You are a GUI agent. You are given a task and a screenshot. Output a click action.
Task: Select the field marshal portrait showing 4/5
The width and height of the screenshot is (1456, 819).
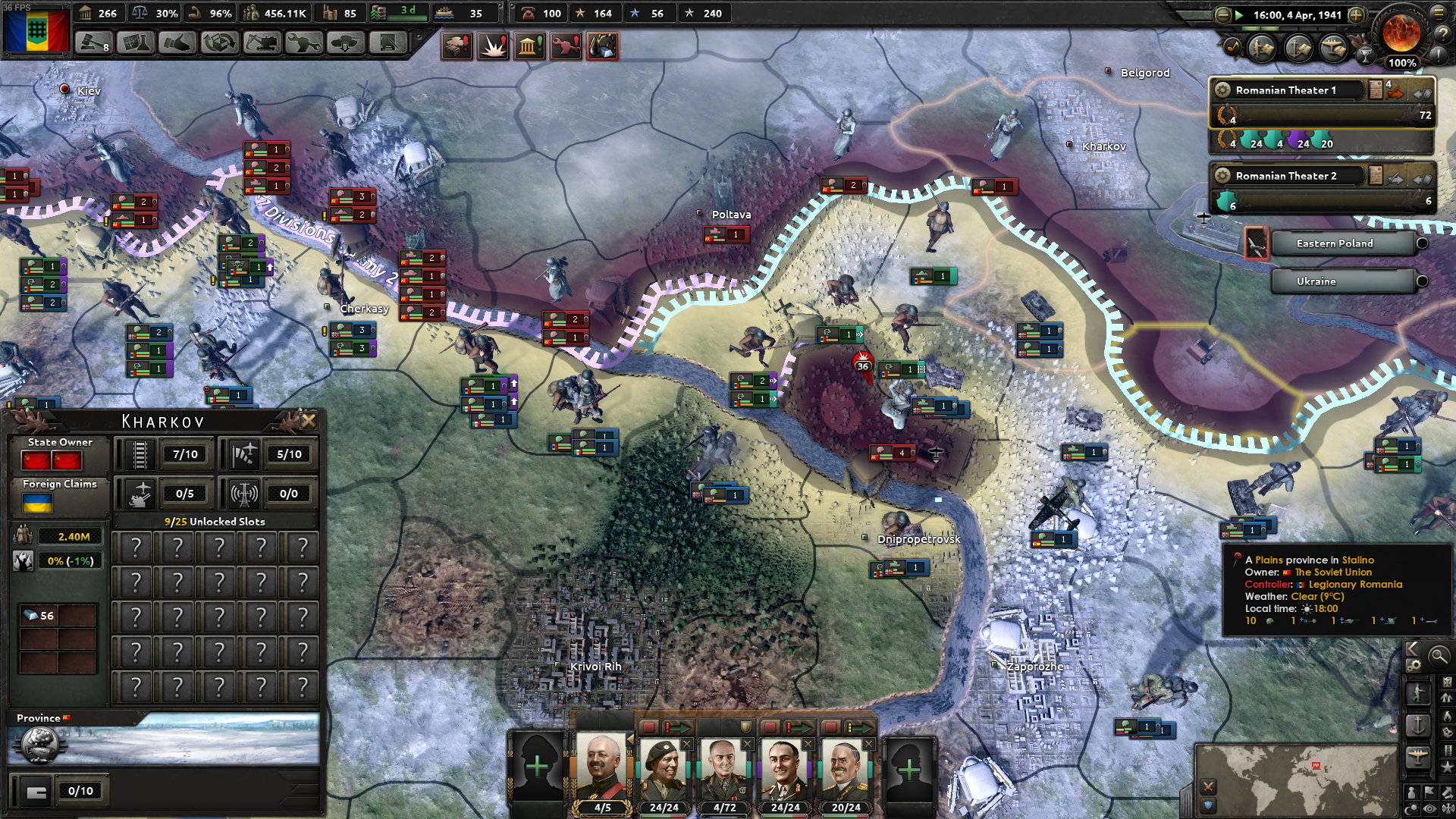pyautogui.click(x=602, y=772)
